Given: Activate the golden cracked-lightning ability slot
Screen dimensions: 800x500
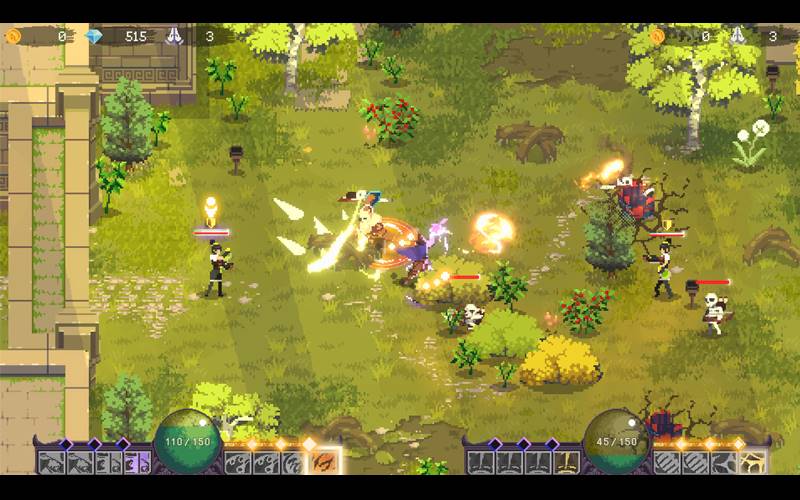Looking at the screenshot, I should 752,463.
